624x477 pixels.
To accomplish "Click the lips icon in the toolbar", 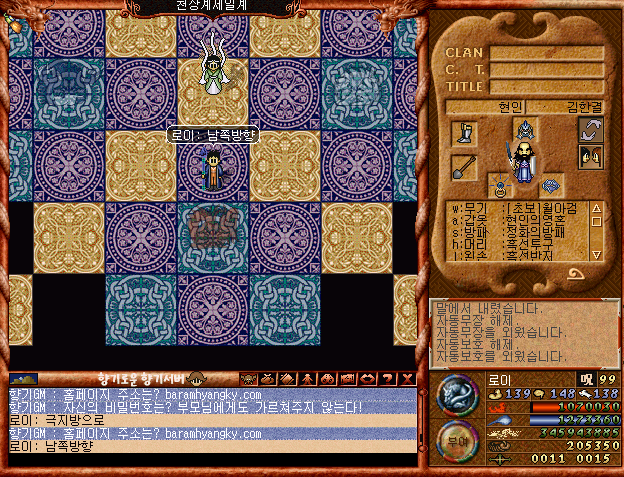I will [x=365, y=378].
